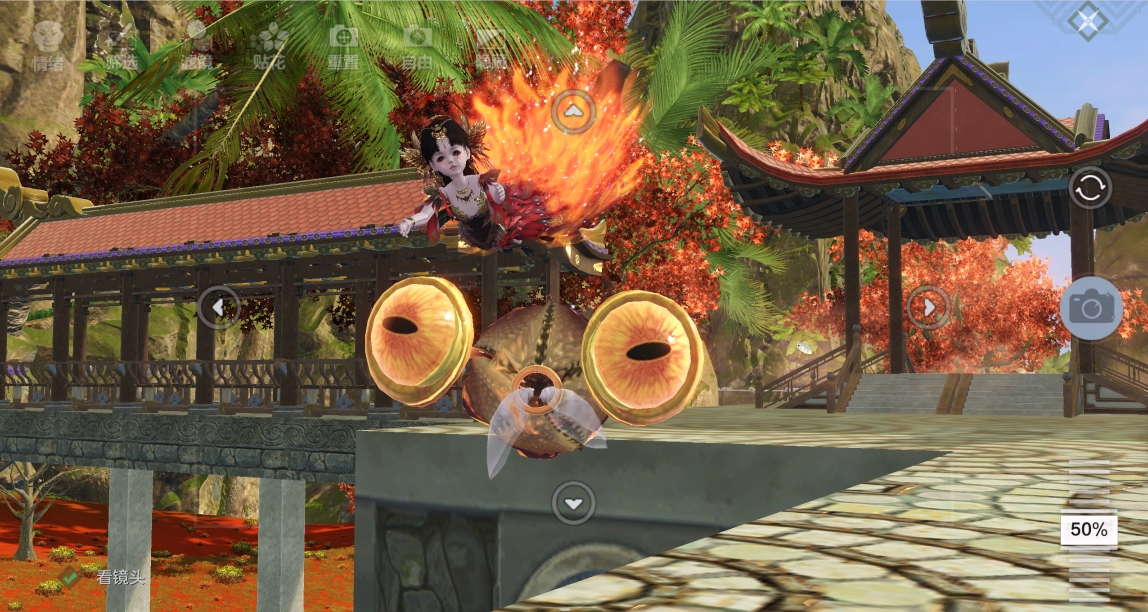Click the 50% zoom slider handle
Image resolution: width=1148 pixels, height=612 pixels.
(x=1089, y=530)
